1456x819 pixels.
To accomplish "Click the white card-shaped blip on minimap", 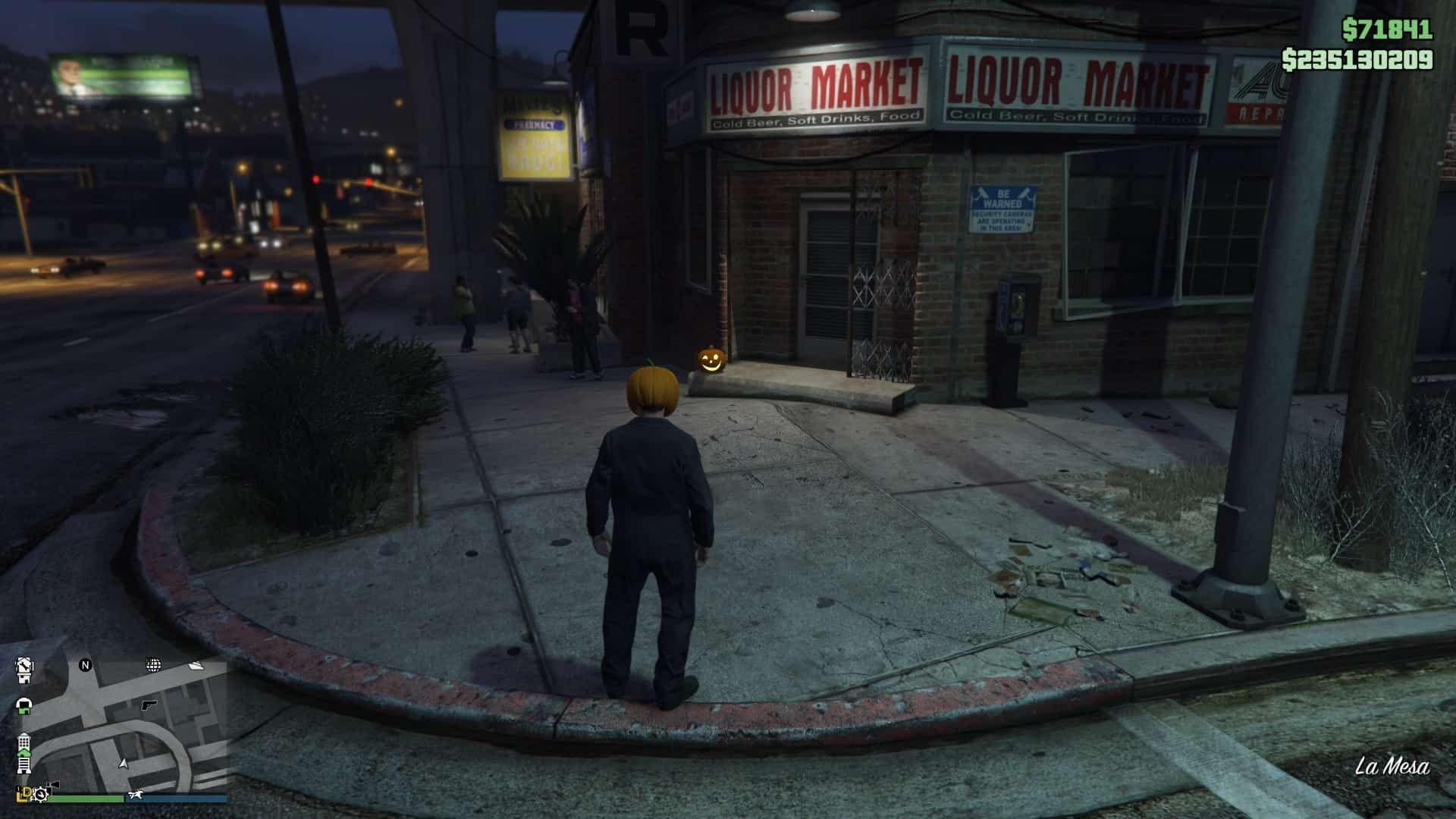I will click(196, 666).
